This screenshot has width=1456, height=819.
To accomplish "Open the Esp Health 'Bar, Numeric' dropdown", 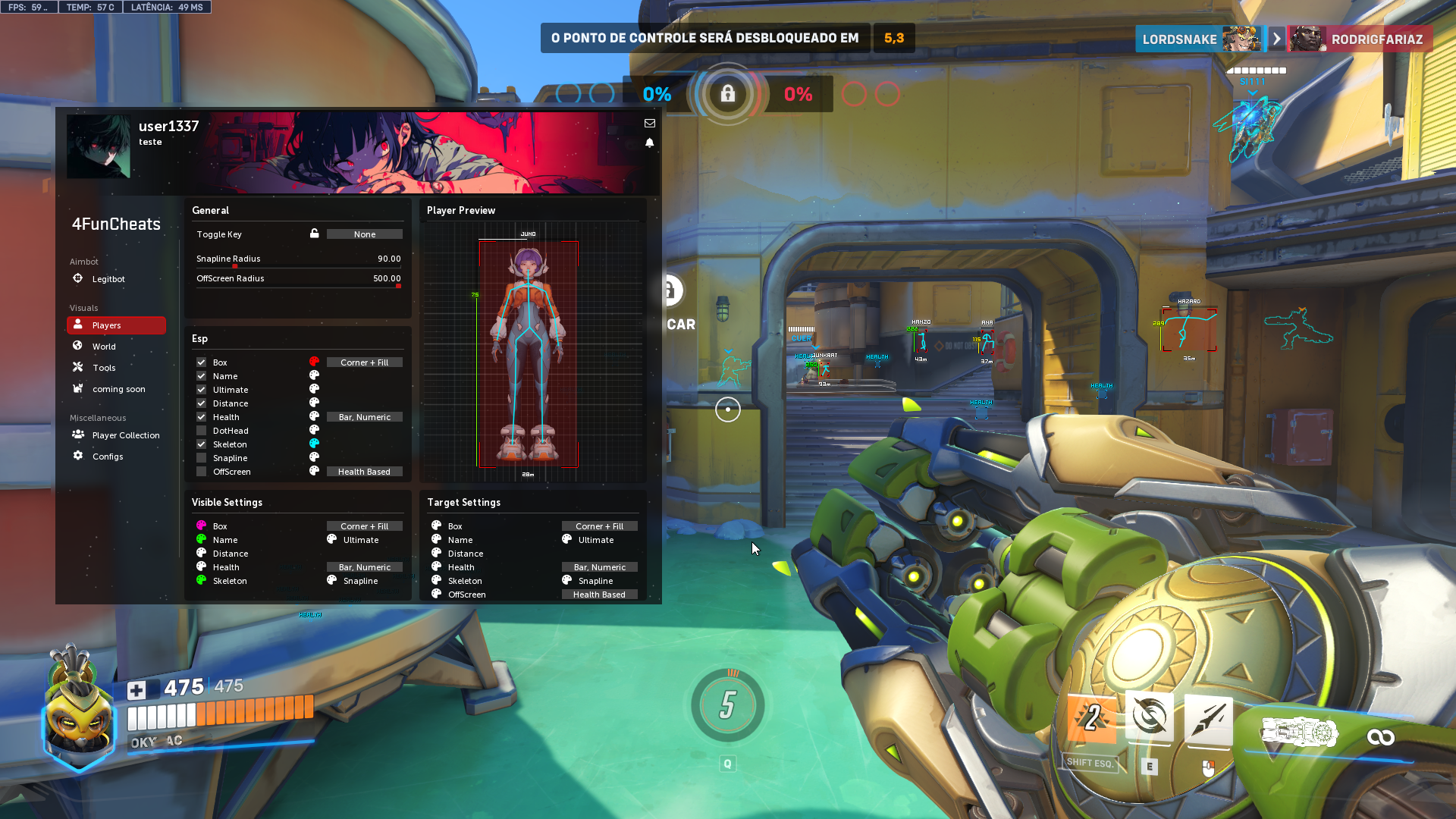I will click(x=364, y=417).
